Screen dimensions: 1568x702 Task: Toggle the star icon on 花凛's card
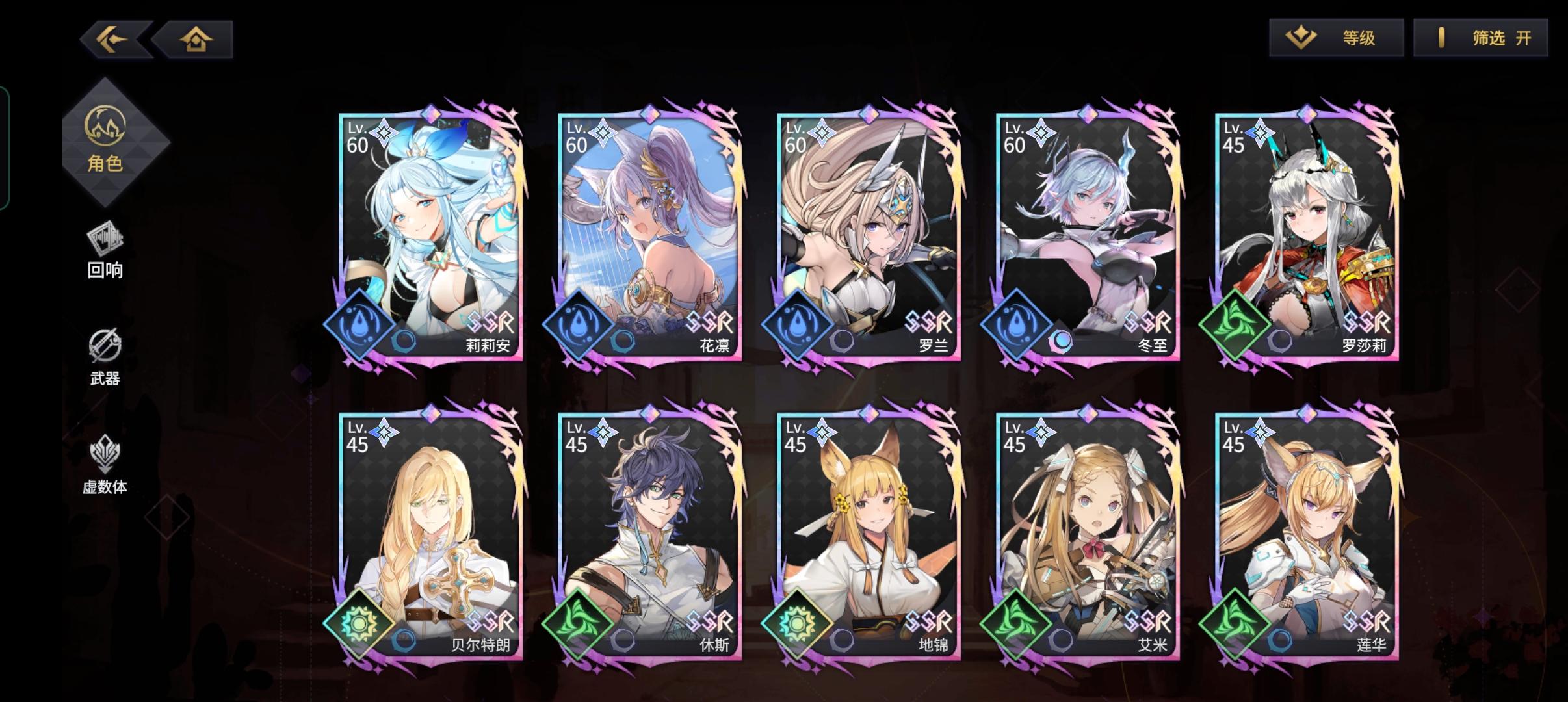coord(603,131)
